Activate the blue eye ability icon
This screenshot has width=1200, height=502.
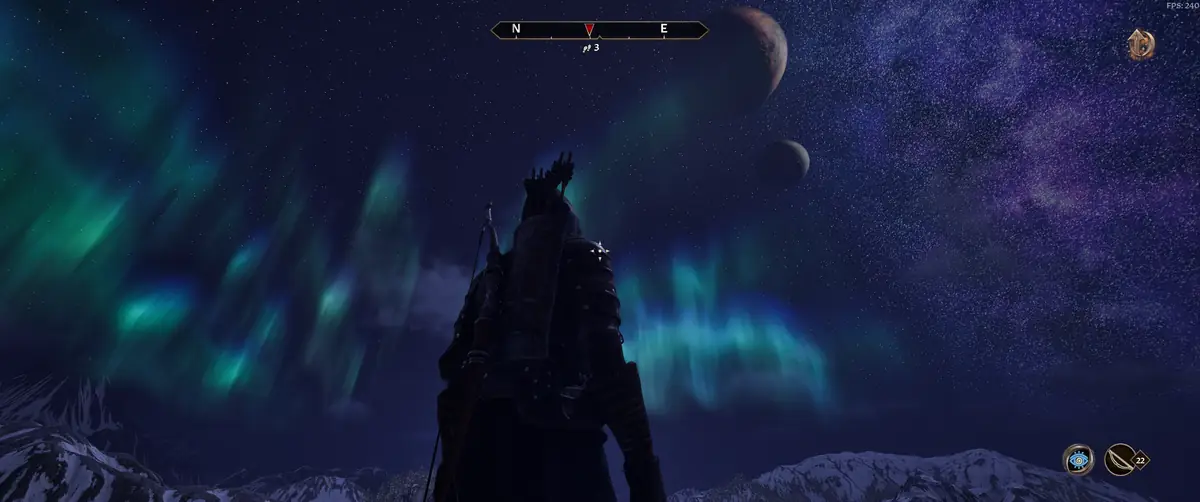(x=1078, y=459)
